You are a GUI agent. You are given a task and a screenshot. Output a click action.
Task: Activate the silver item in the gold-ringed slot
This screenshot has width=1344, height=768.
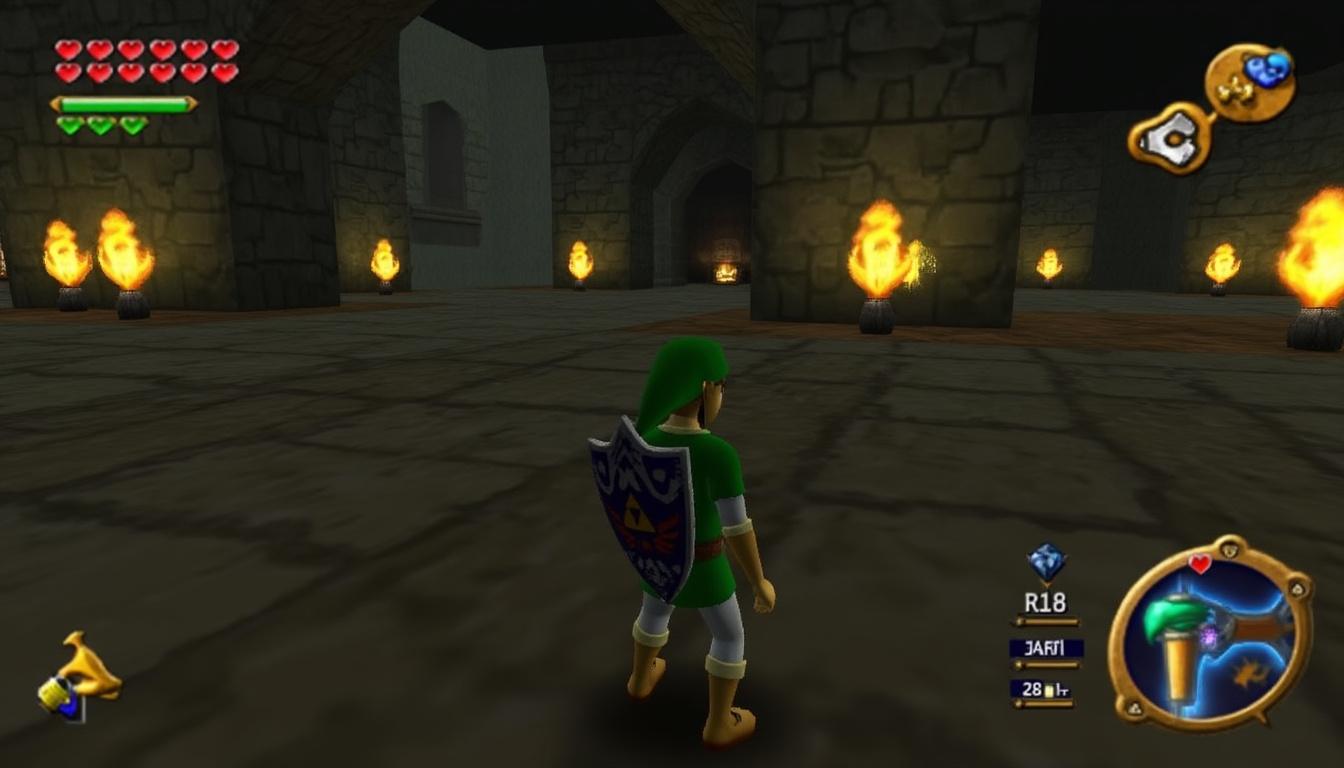[x=1170, y=137]
